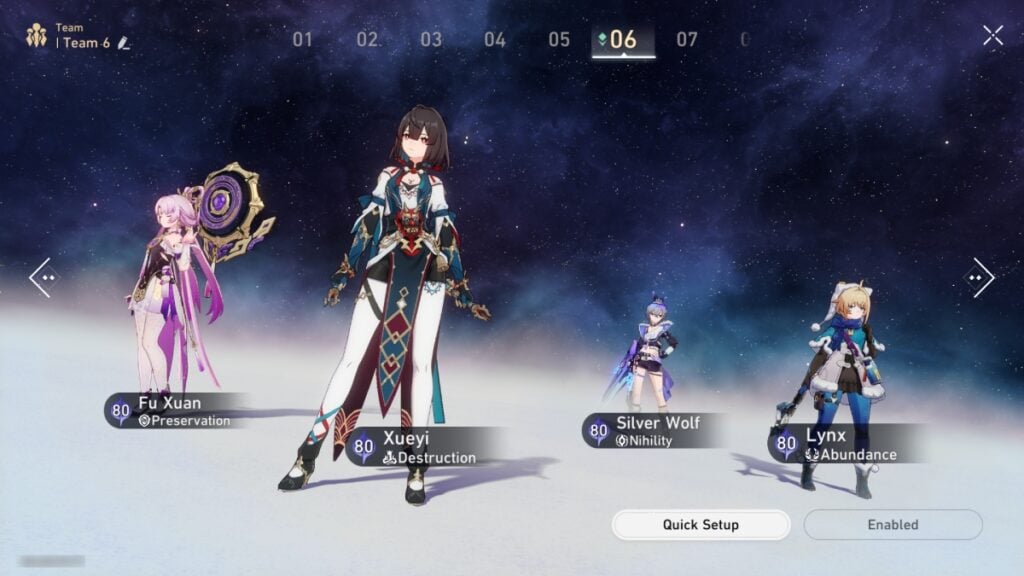
Task: Select the active team tab 06
Action: 623,40
